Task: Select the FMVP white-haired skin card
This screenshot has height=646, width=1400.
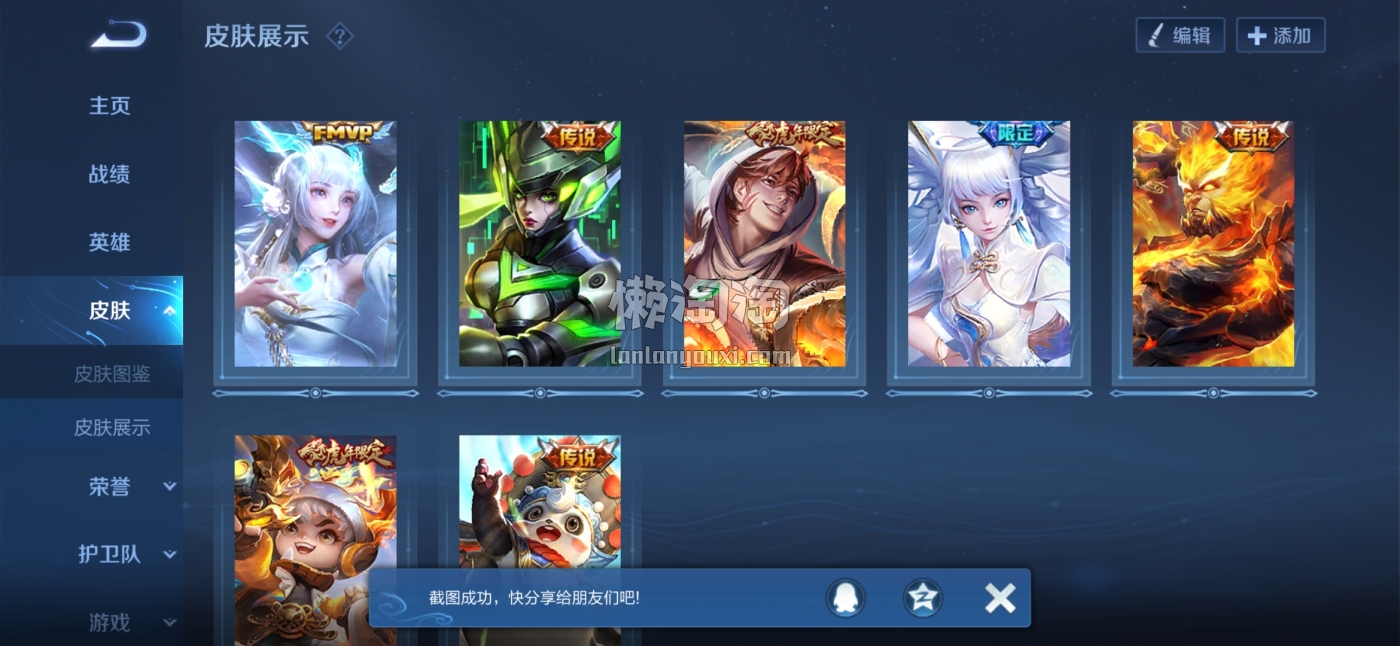Action: point(315,245)
